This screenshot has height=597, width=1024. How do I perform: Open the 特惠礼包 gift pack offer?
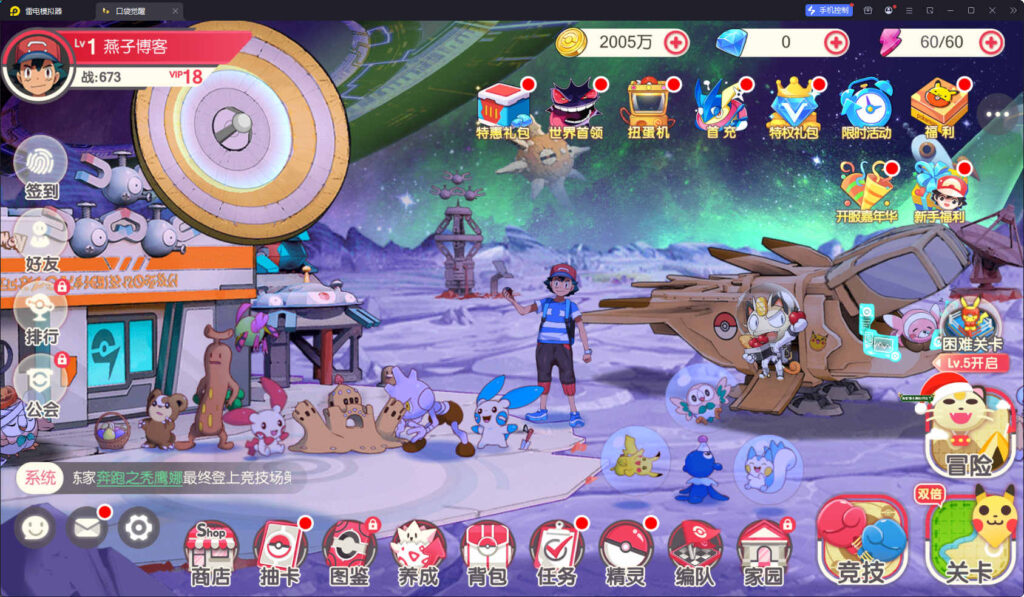point(503,108)
